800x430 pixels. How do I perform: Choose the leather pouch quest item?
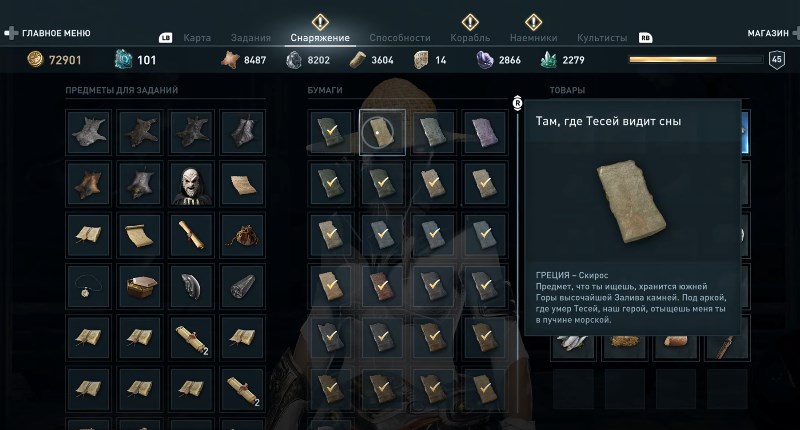pos(243,235)
